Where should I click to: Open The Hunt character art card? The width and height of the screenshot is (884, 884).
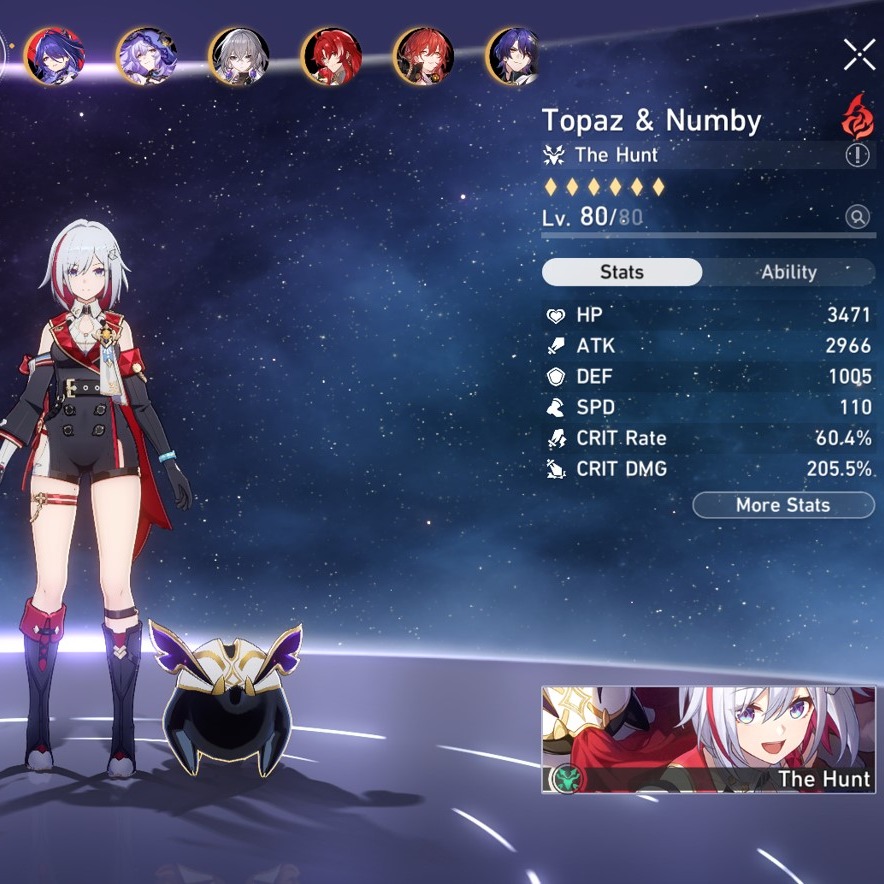point(708,739)
